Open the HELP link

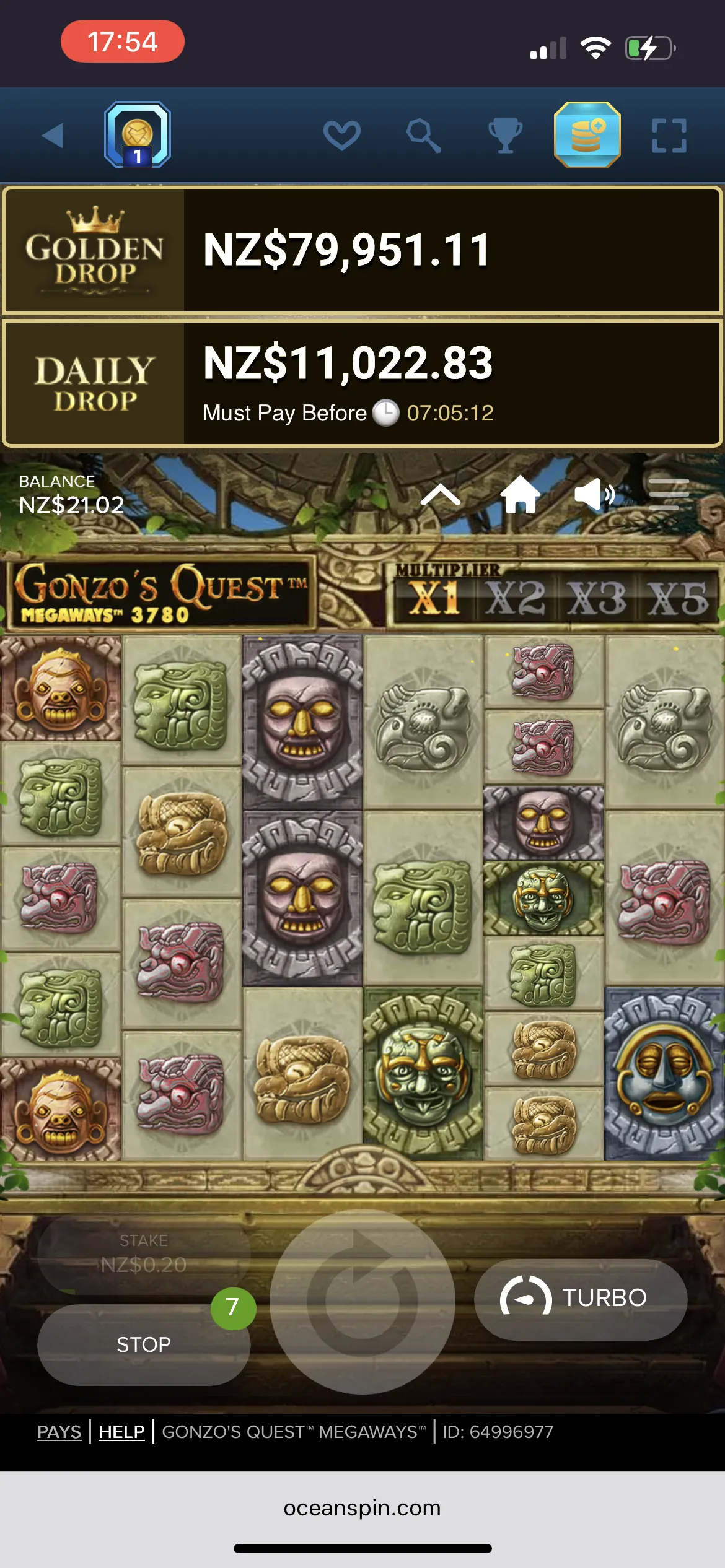click(x=121, y=1432)
